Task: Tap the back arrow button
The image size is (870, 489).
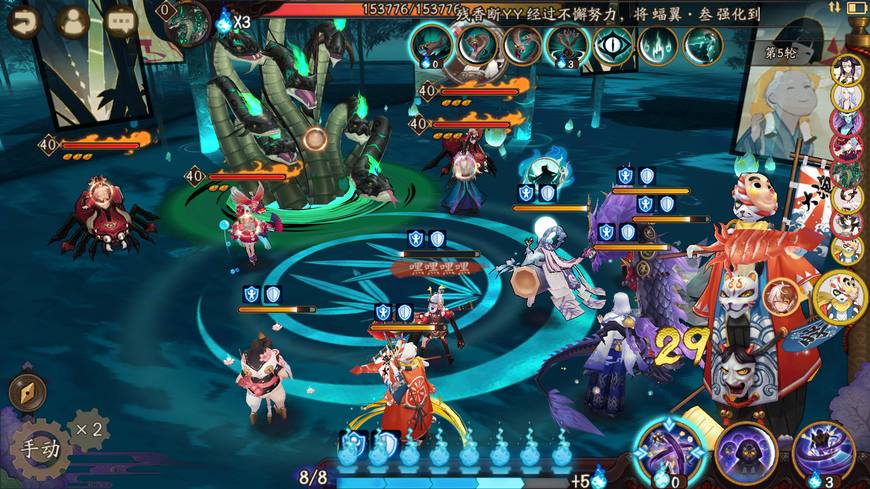Action: pyautogui.click(x=23, y=20)
